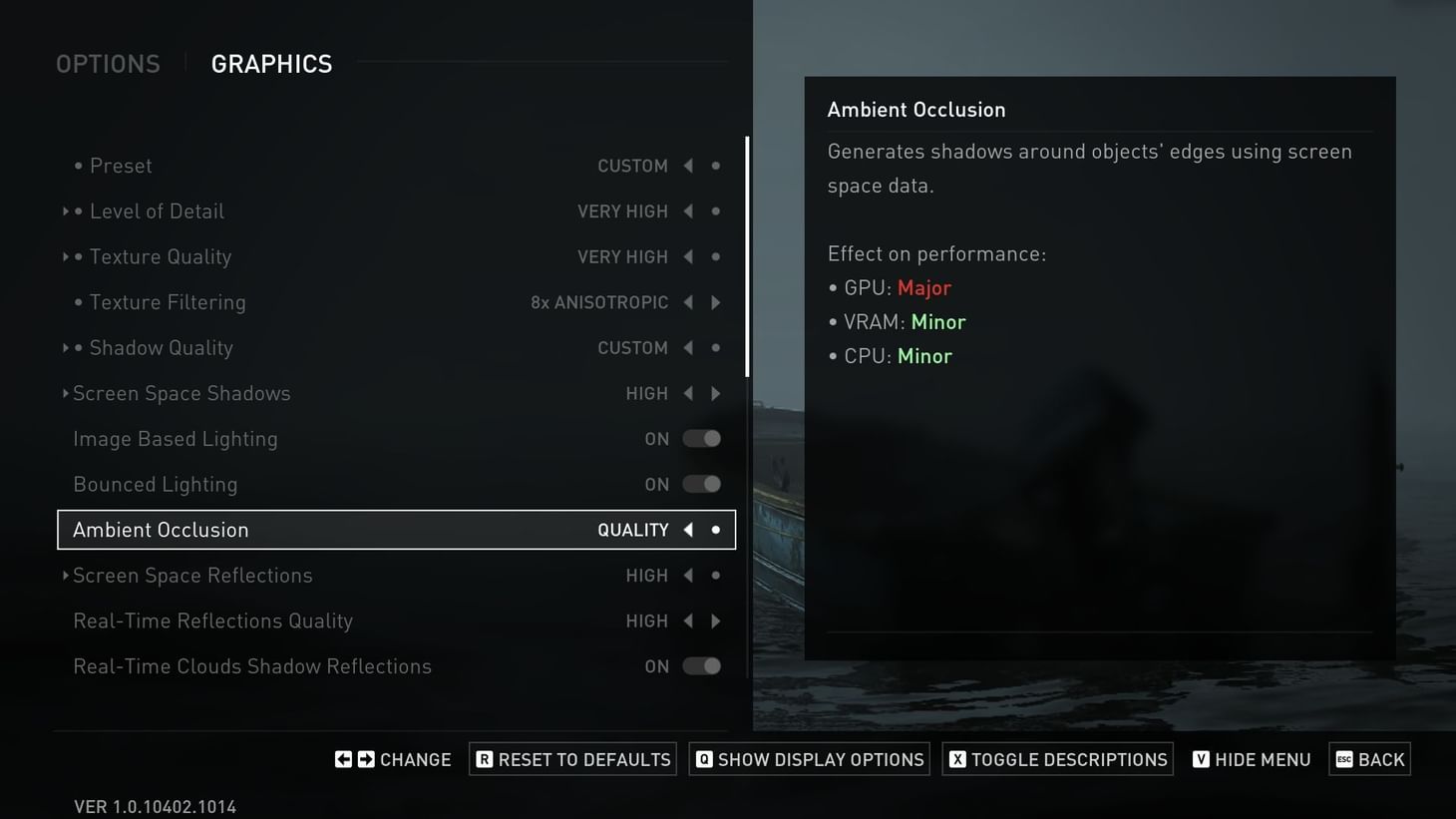
Task: Decrease Texture Quality with its left arrow
Action: [x=688, y=256]
